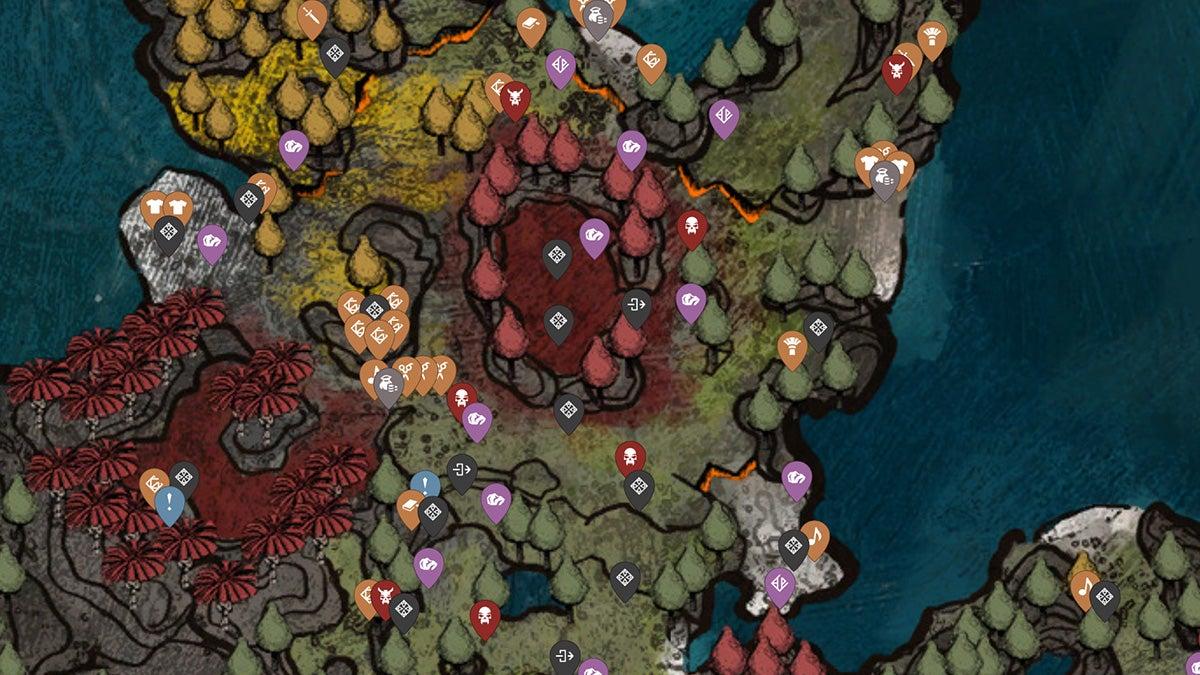Choose the door marker on the crimson clearing's edge
This screenshot has height=675, width=1200.
tap(636, 305)
